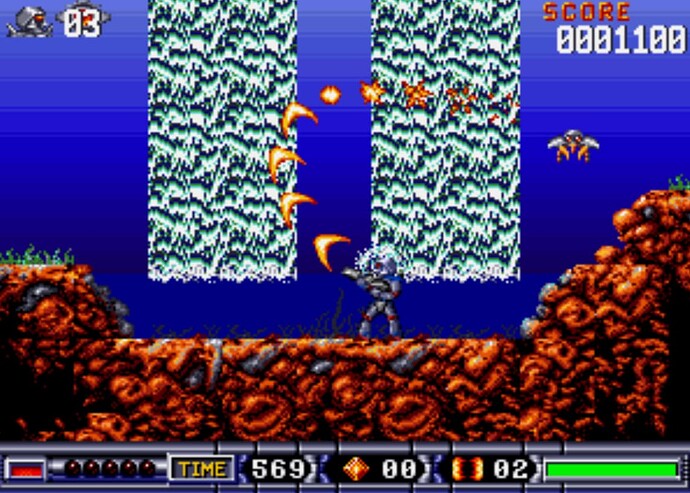
Task: Click the helmet lives icon
Action: click(x=30, y=20)
